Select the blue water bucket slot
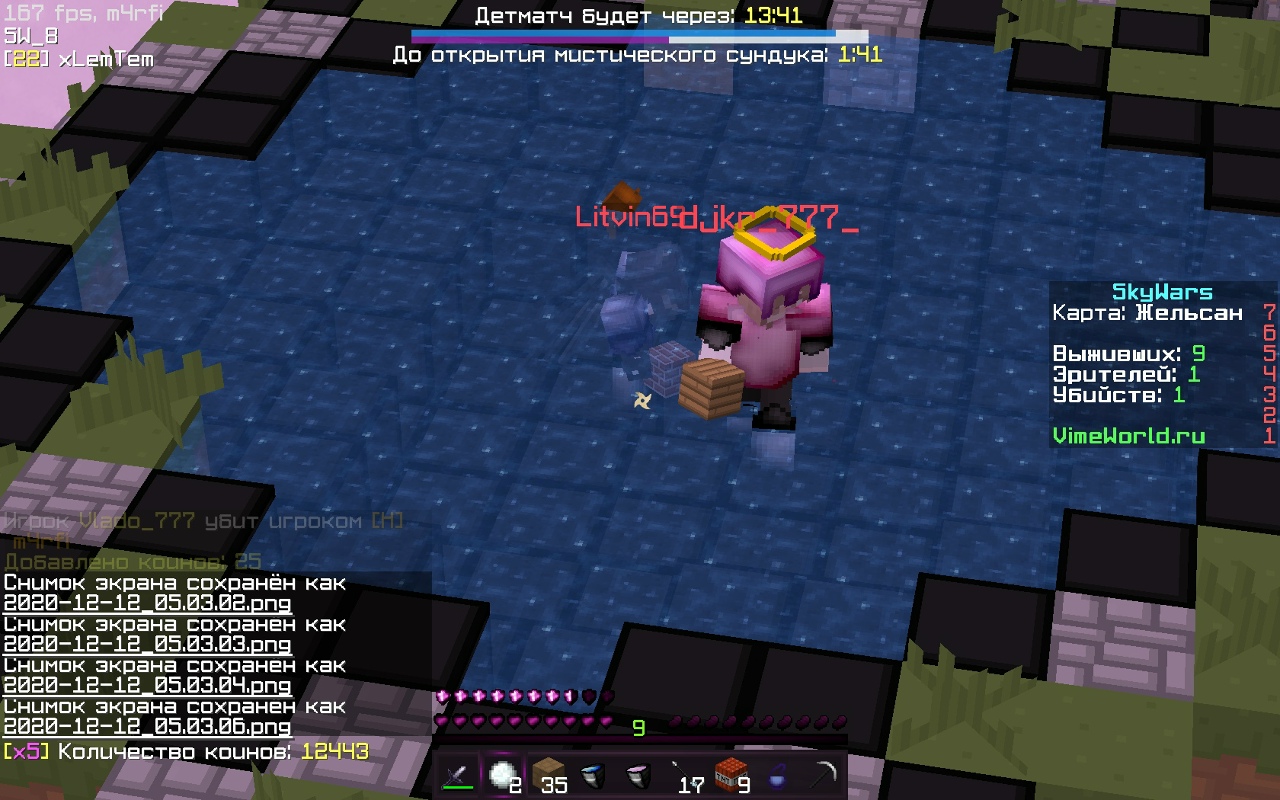Screen dimensions: 1280x800 (x=592, y=775)
